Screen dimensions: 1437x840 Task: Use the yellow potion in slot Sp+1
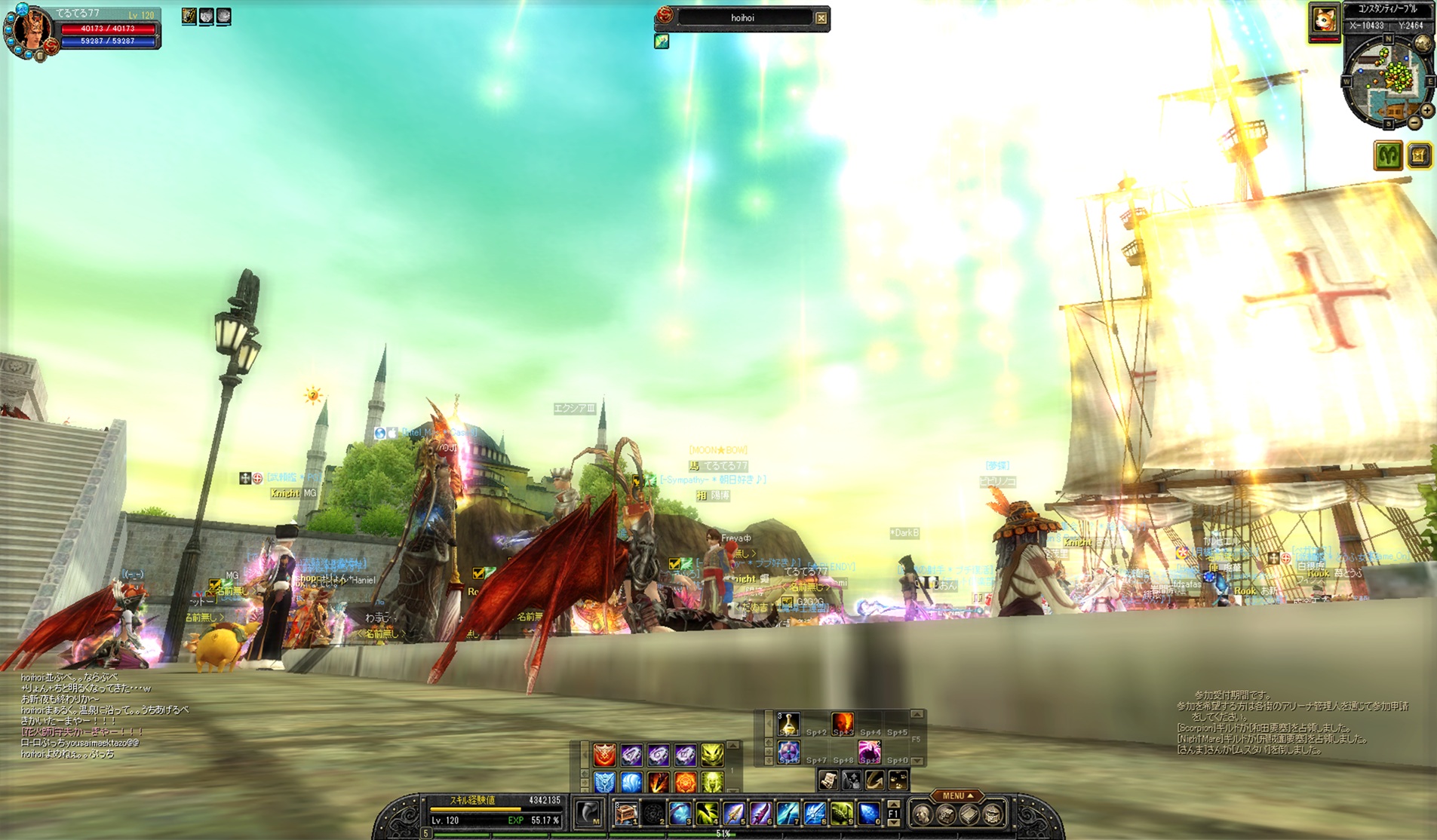pyautogui.click(x=788, y=723)
